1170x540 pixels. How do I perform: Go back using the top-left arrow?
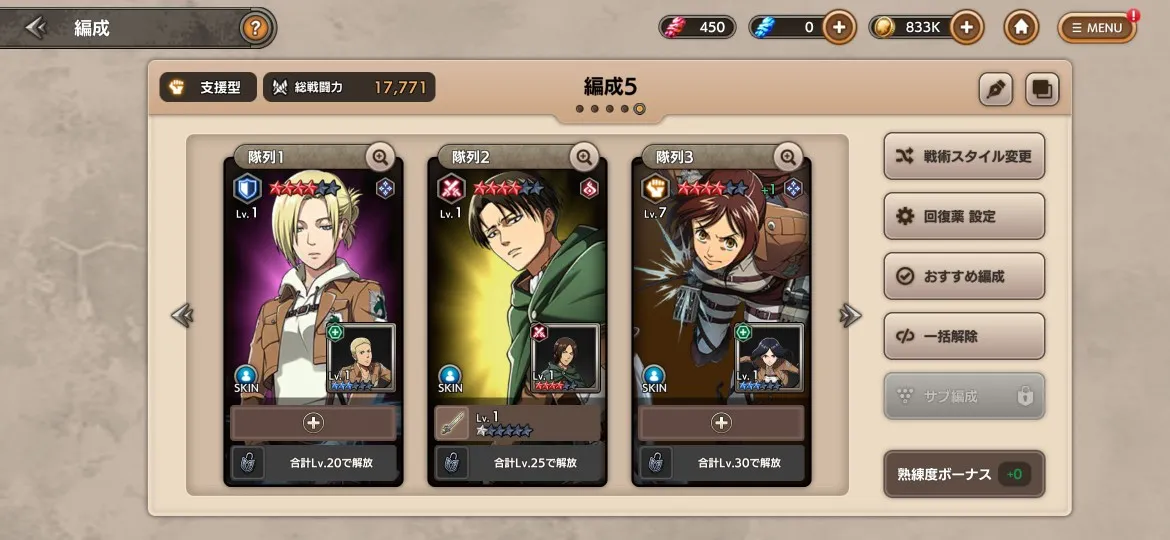tap(36, 28)
